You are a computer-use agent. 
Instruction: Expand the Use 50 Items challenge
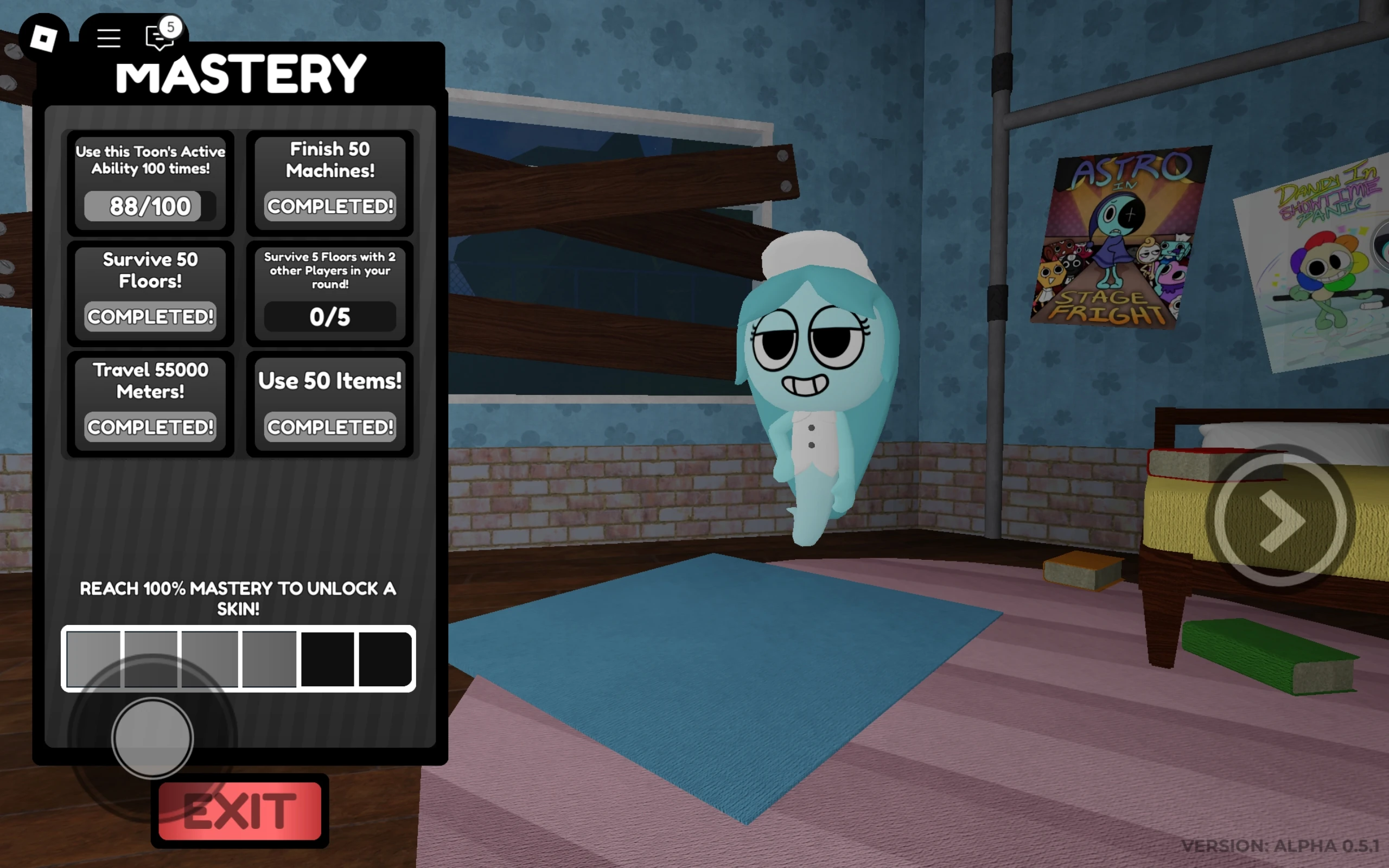[x=330, y=402]
